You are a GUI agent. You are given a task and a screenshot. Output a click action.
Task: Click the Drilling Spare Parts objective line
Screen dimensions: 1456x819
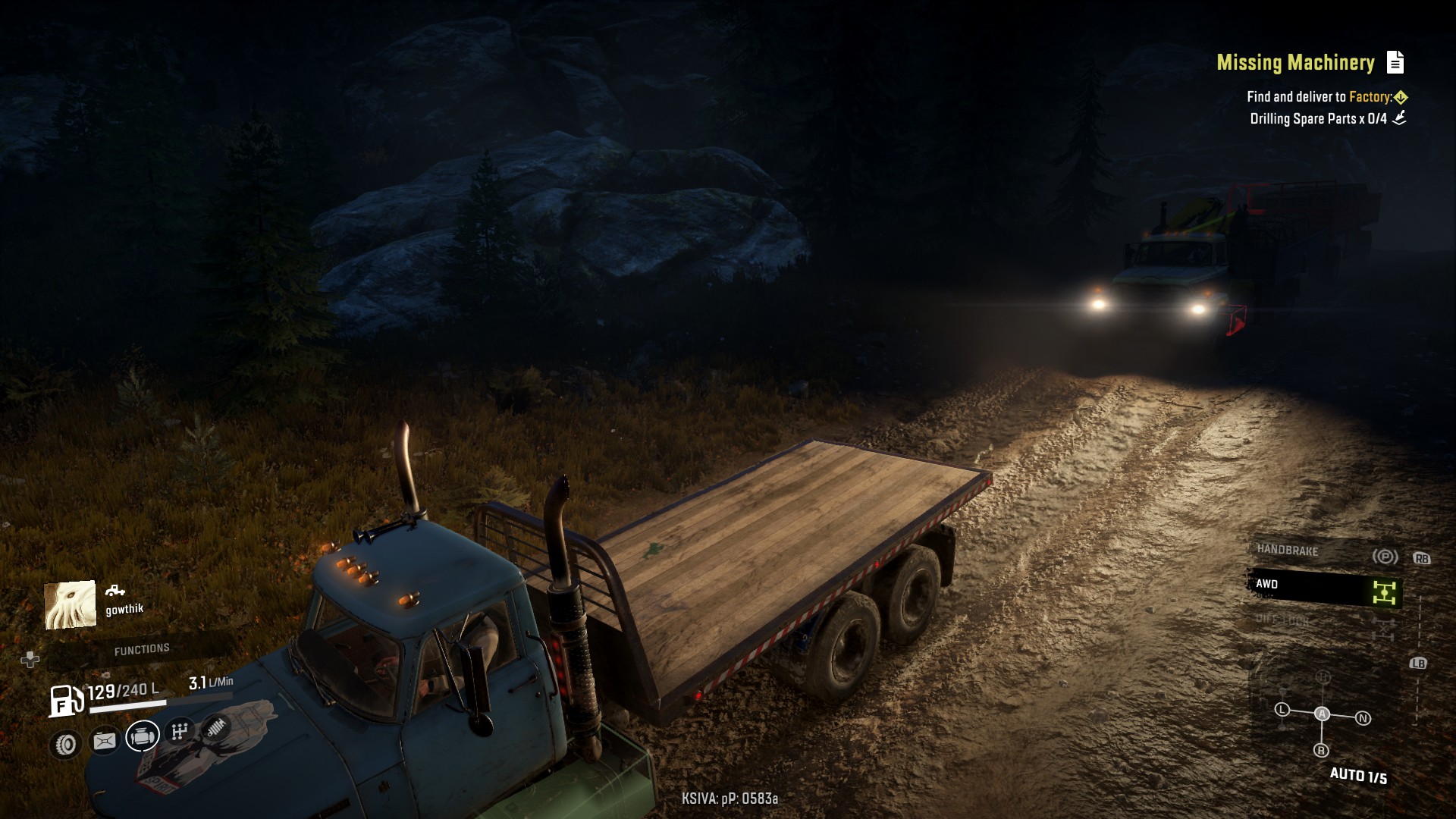[1318, 119]
